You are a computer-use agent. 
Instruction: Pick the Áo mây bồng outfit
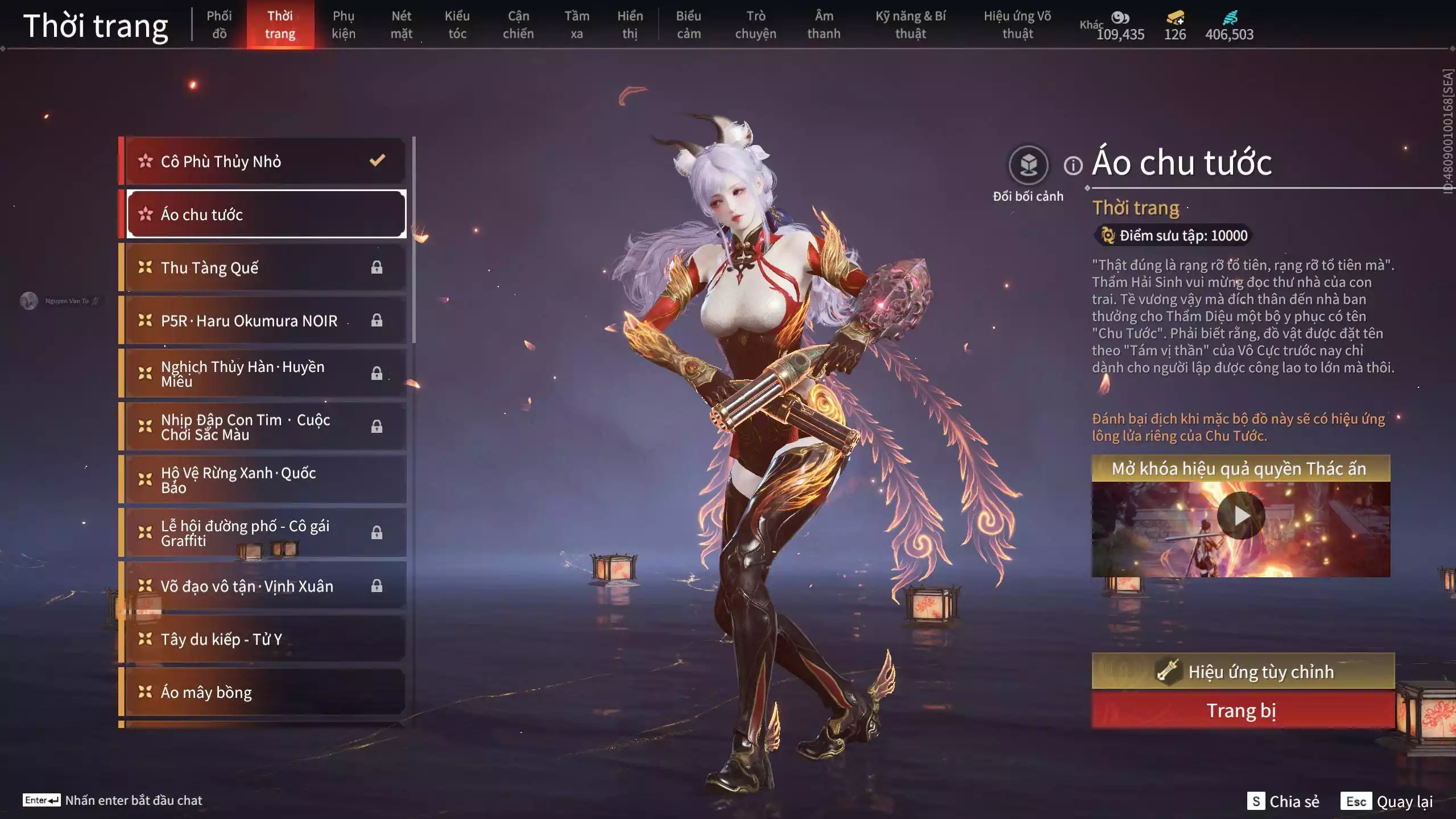pos(265,692)
